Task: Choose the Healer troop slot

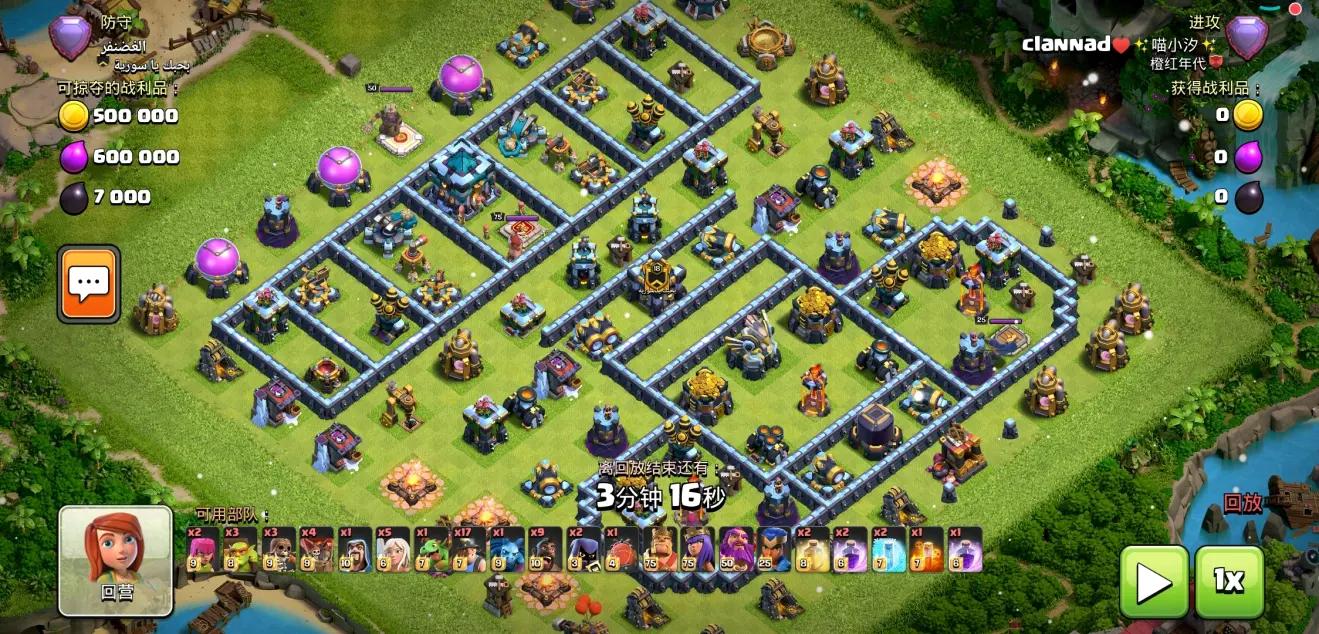Action: pyautogui.click(x=392, y=550)
